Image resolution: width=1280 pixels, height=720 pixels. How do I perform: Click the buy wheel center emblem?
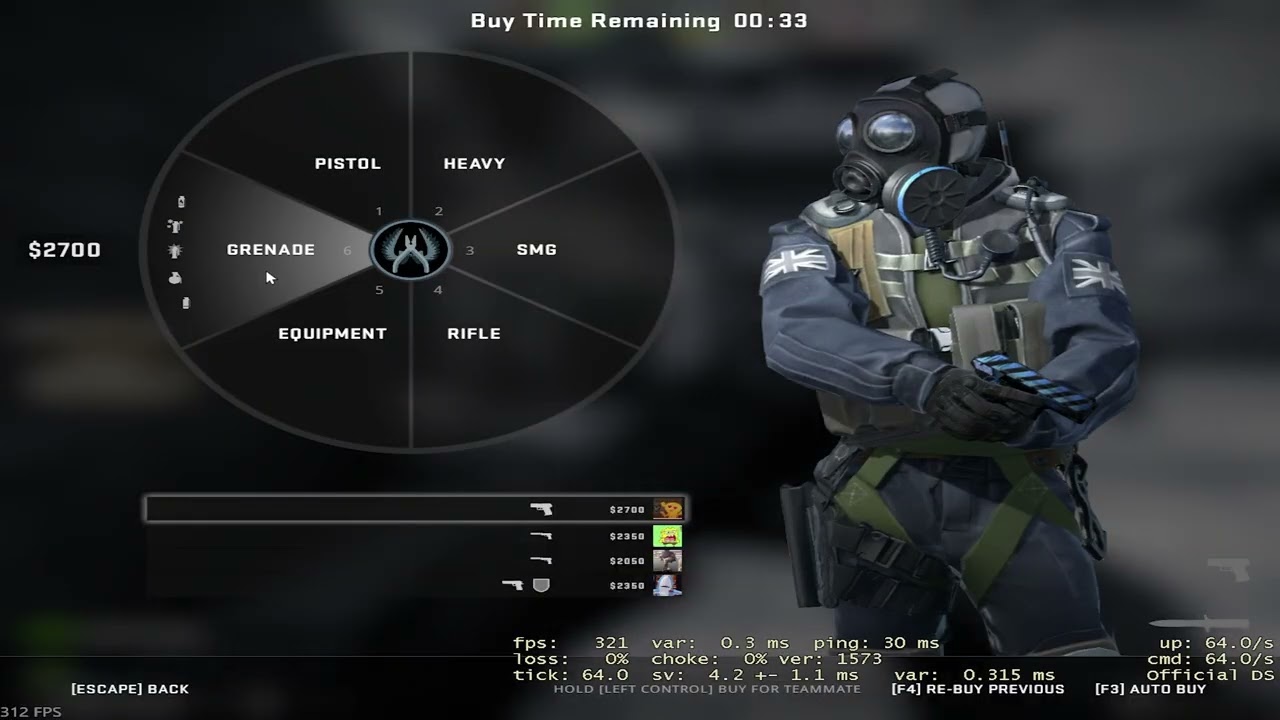[410, 250]
